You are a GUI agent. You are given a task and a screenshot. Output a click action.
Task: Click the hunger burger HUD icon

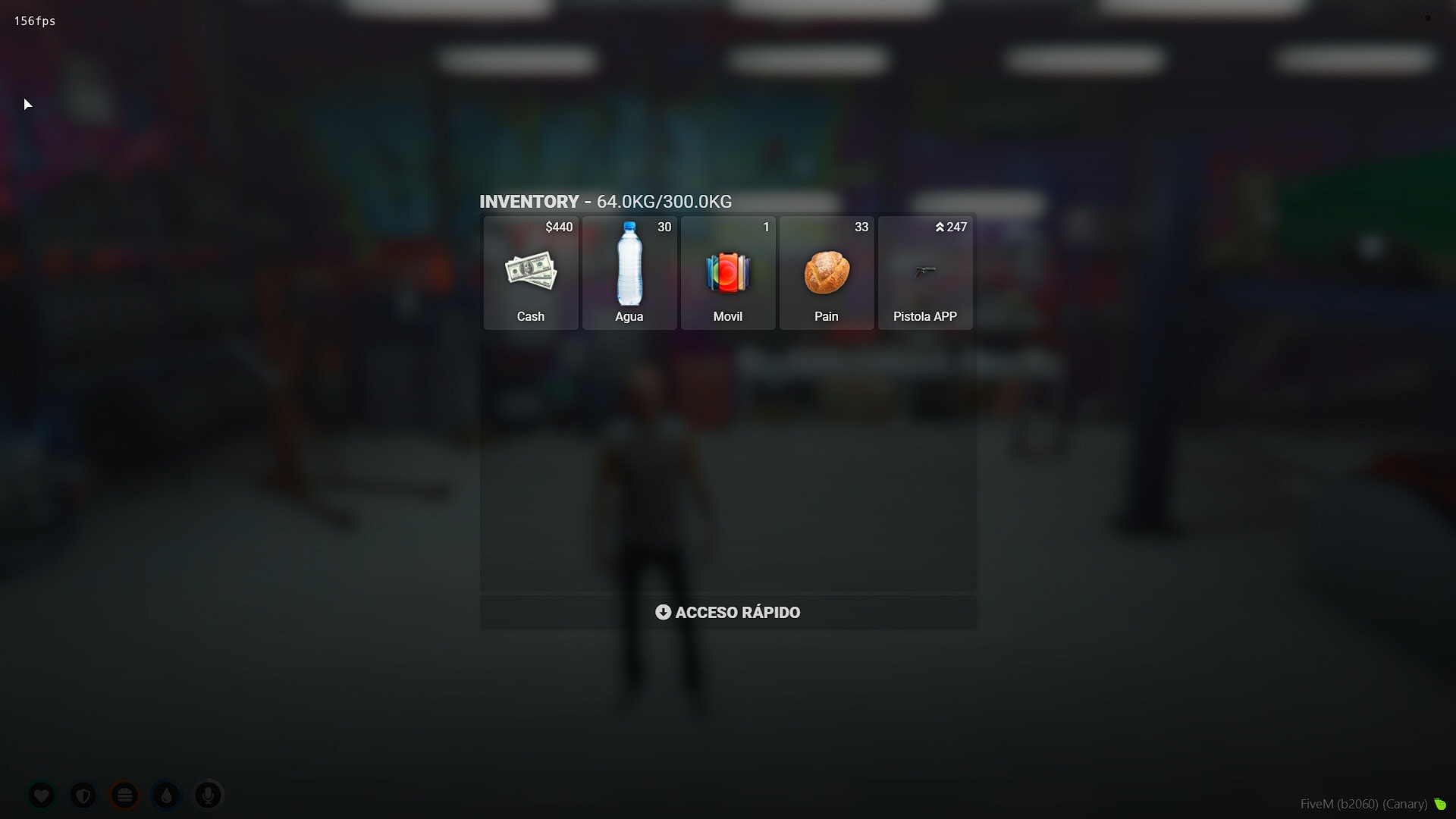pos(125,795)
